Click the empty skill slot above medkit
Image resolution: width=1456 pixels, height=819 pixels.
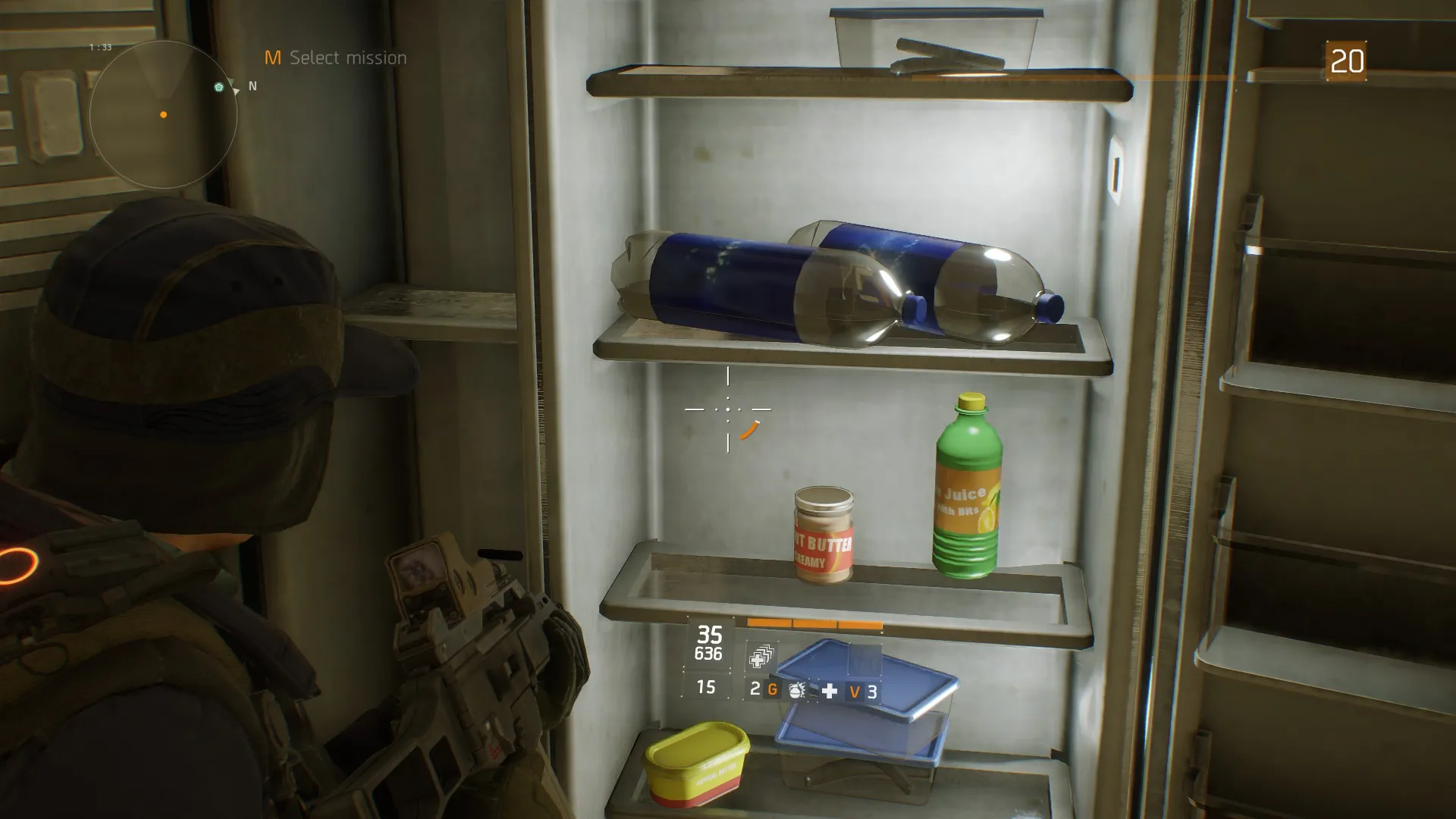pos(864,658)
